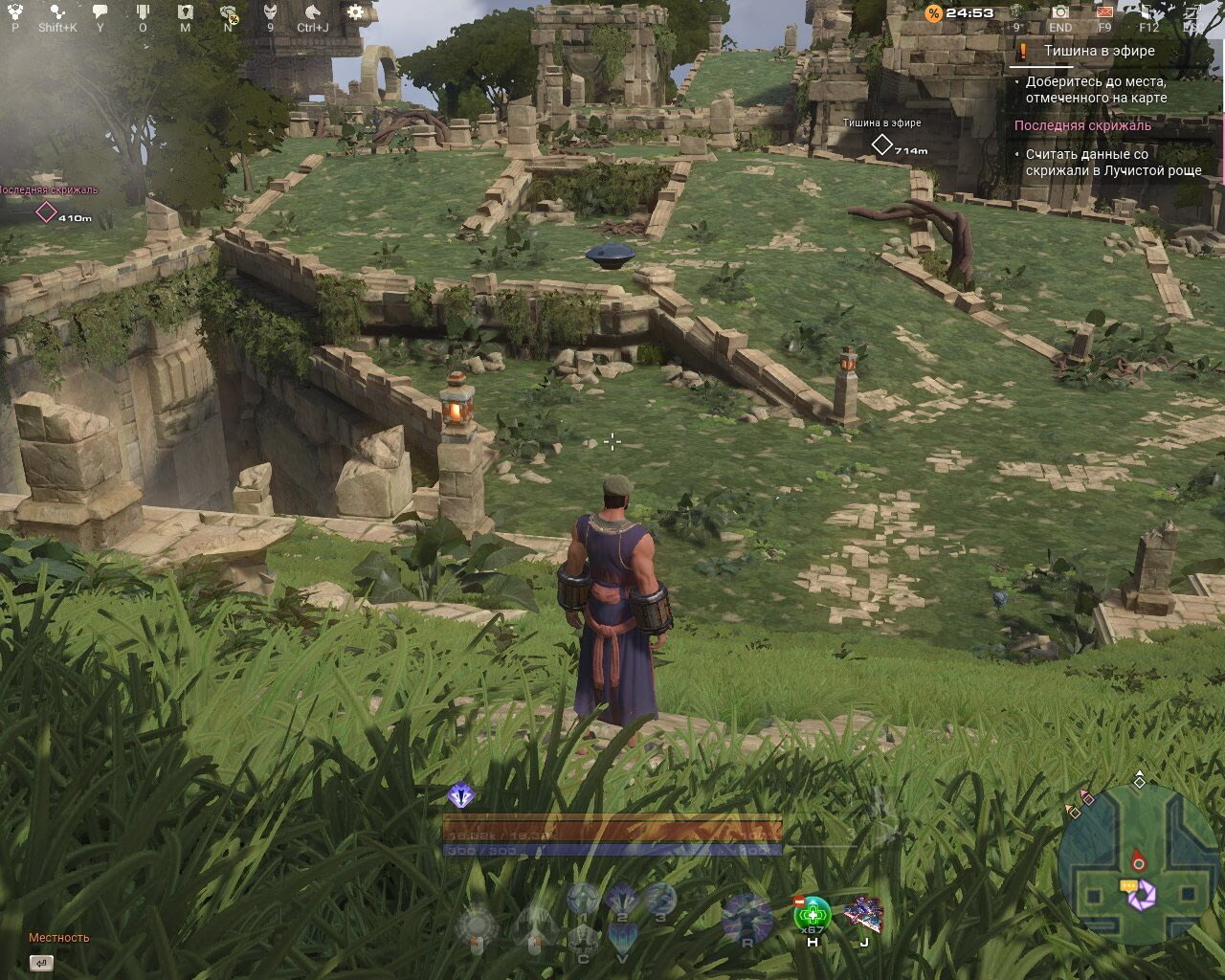
Task: Open the character window (P)
Action: point(14,10)
